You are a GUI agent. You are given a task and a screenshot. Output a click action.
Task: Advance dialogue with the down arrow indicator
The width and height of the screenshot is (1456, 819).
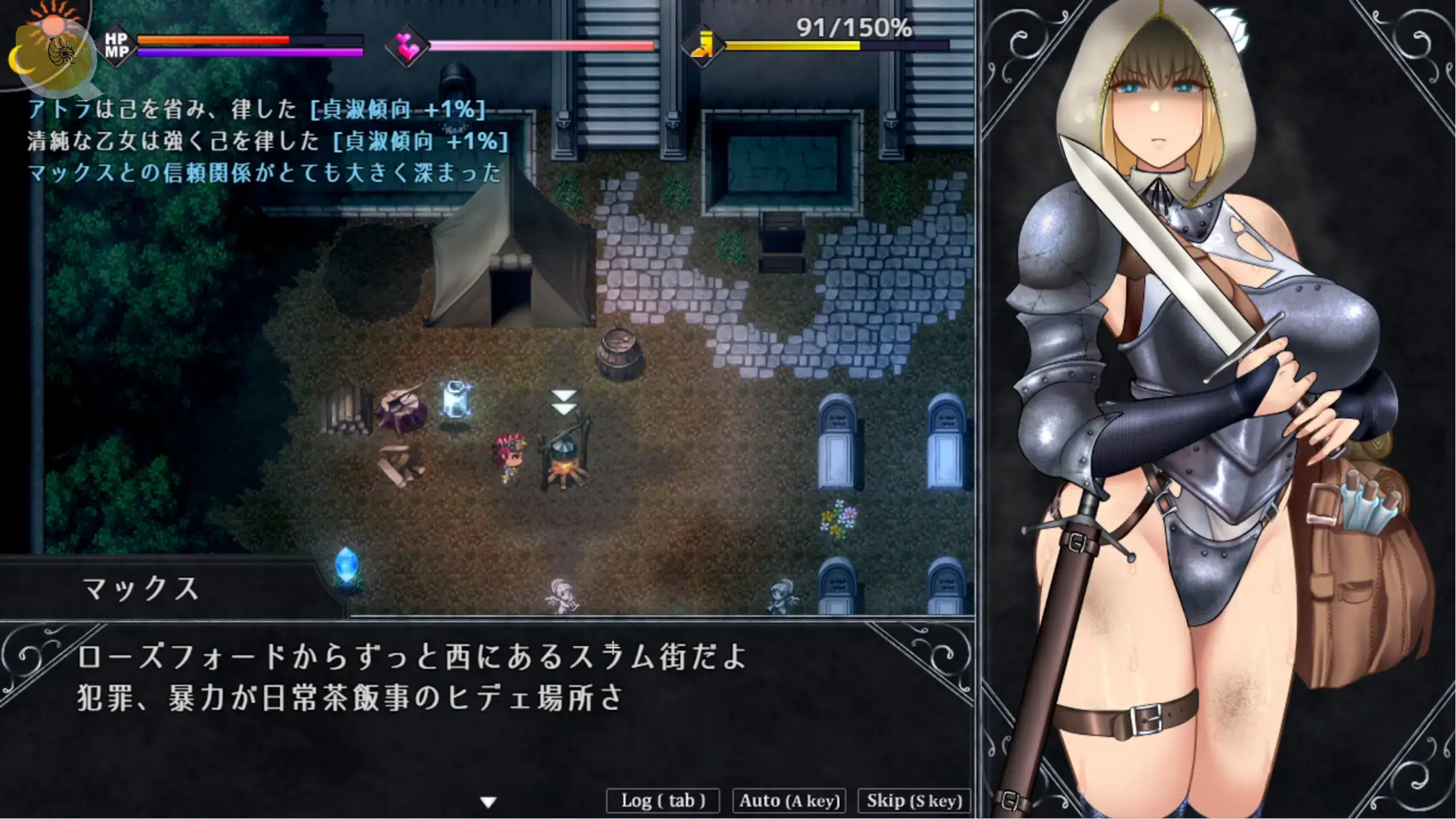(x=489, y=802)
